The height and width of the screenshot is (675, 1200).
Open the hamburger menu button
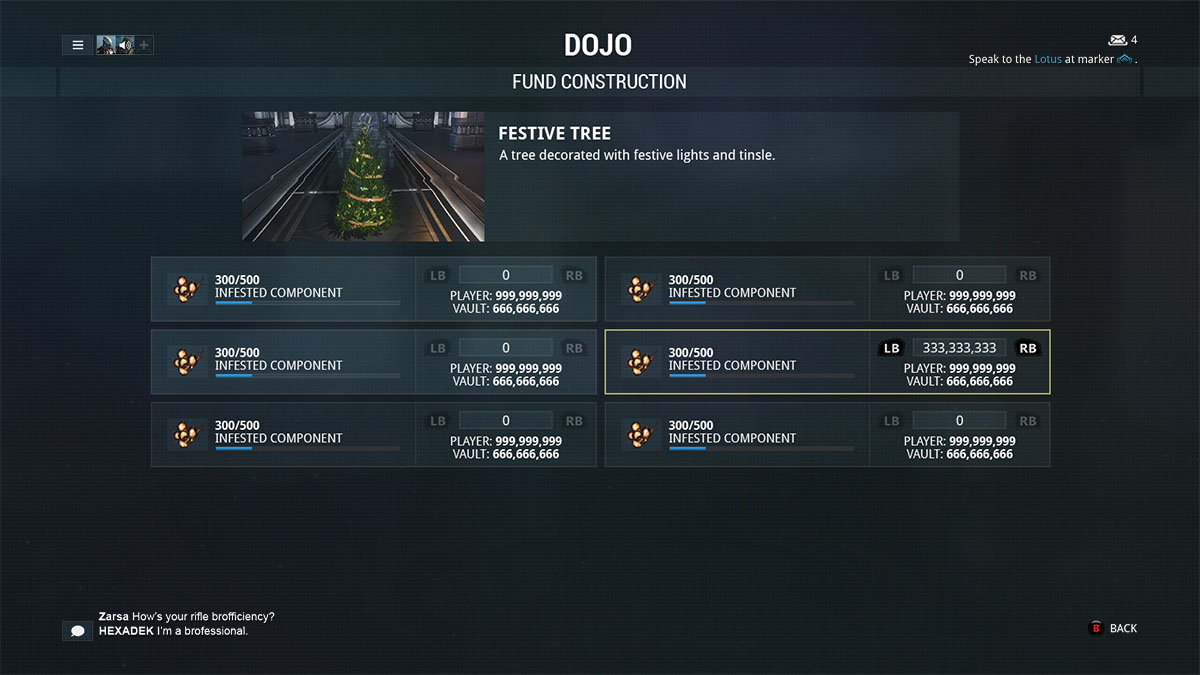point(77,45)
